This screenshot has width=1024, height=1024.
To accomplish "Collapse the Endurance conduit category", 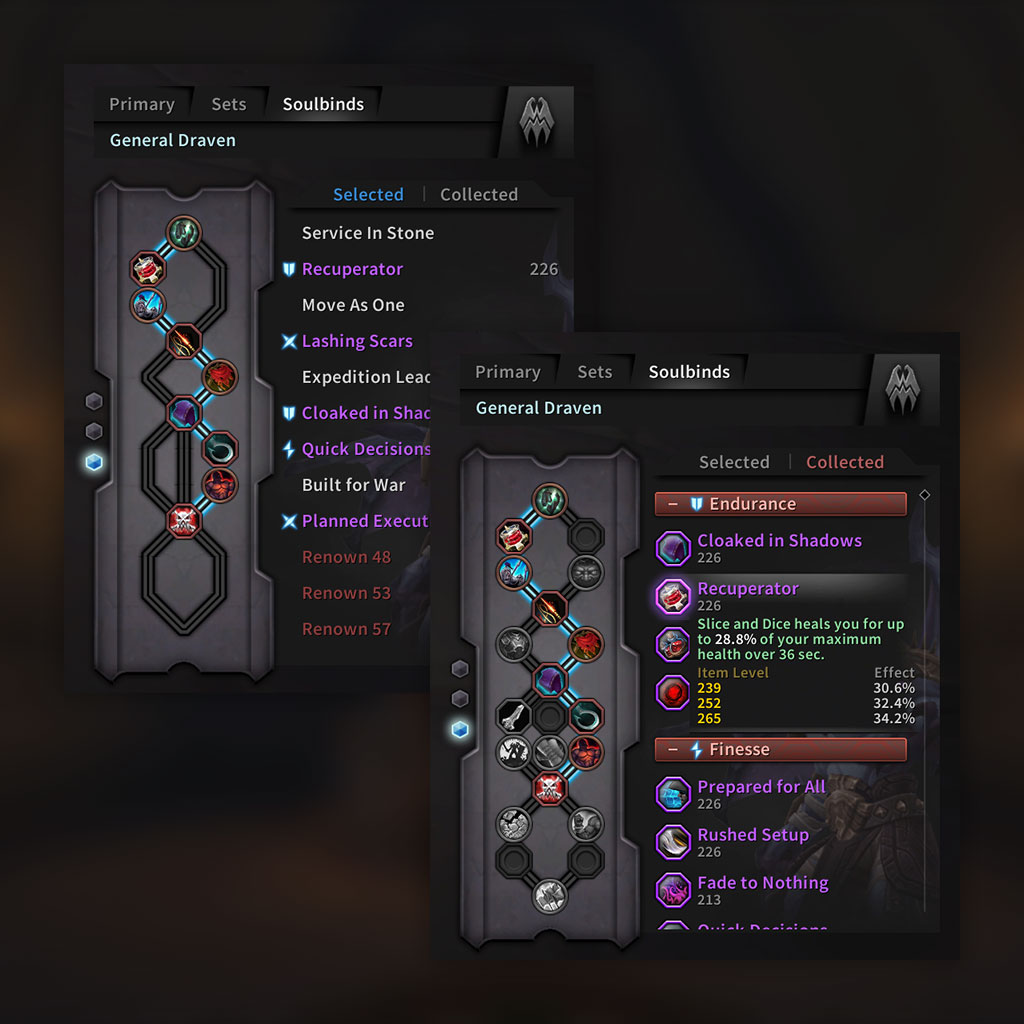I will [x=672, y=504].
